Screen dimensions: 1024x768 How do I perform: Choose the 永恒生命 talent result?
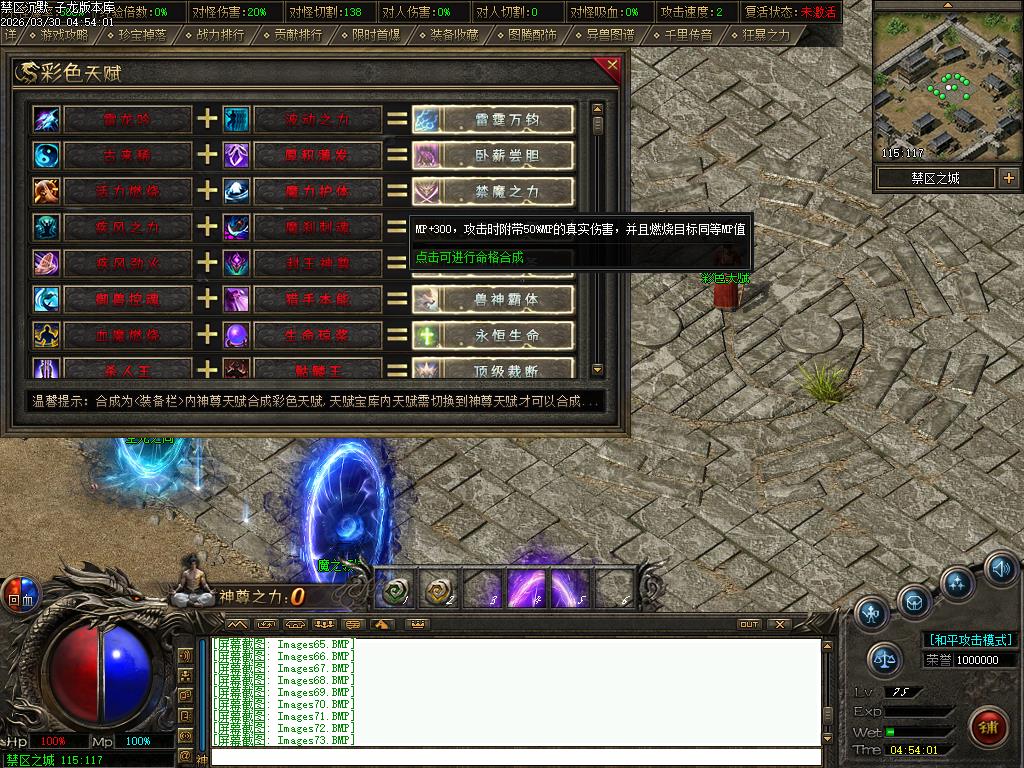point(506,335)
